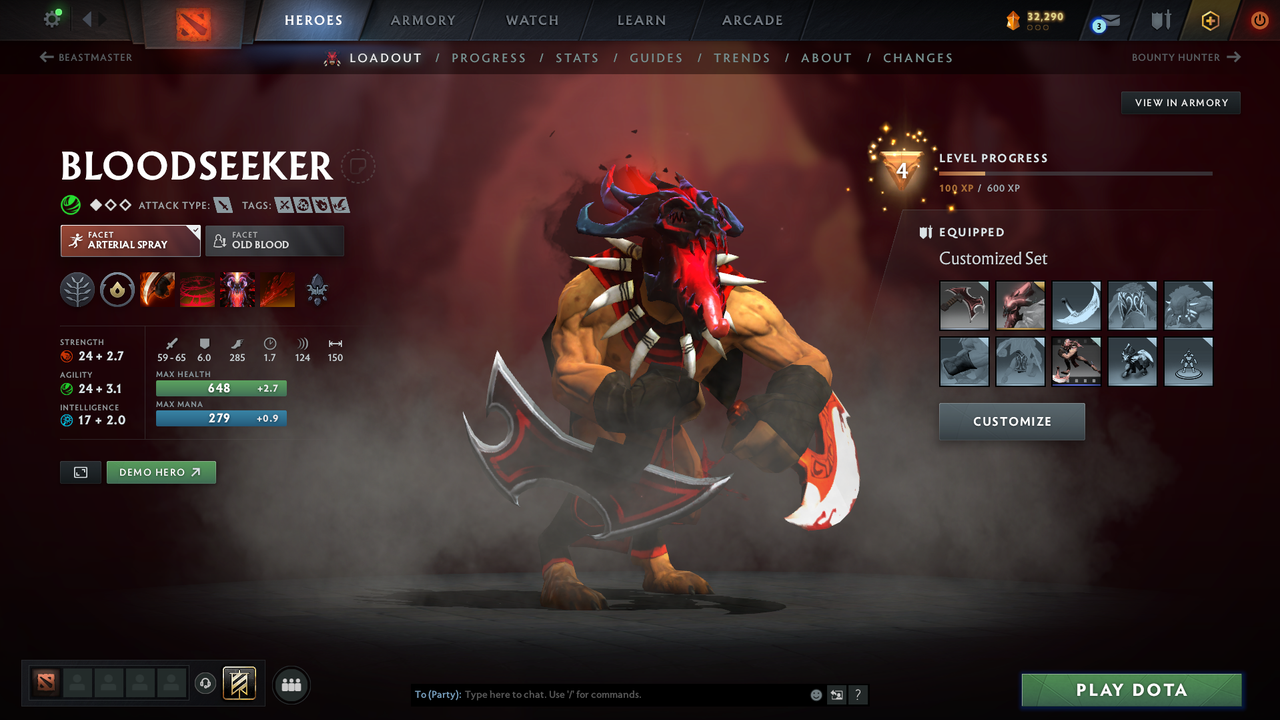
Task: Select the Rupture ability icon
Action: click(x=277, y=290)
